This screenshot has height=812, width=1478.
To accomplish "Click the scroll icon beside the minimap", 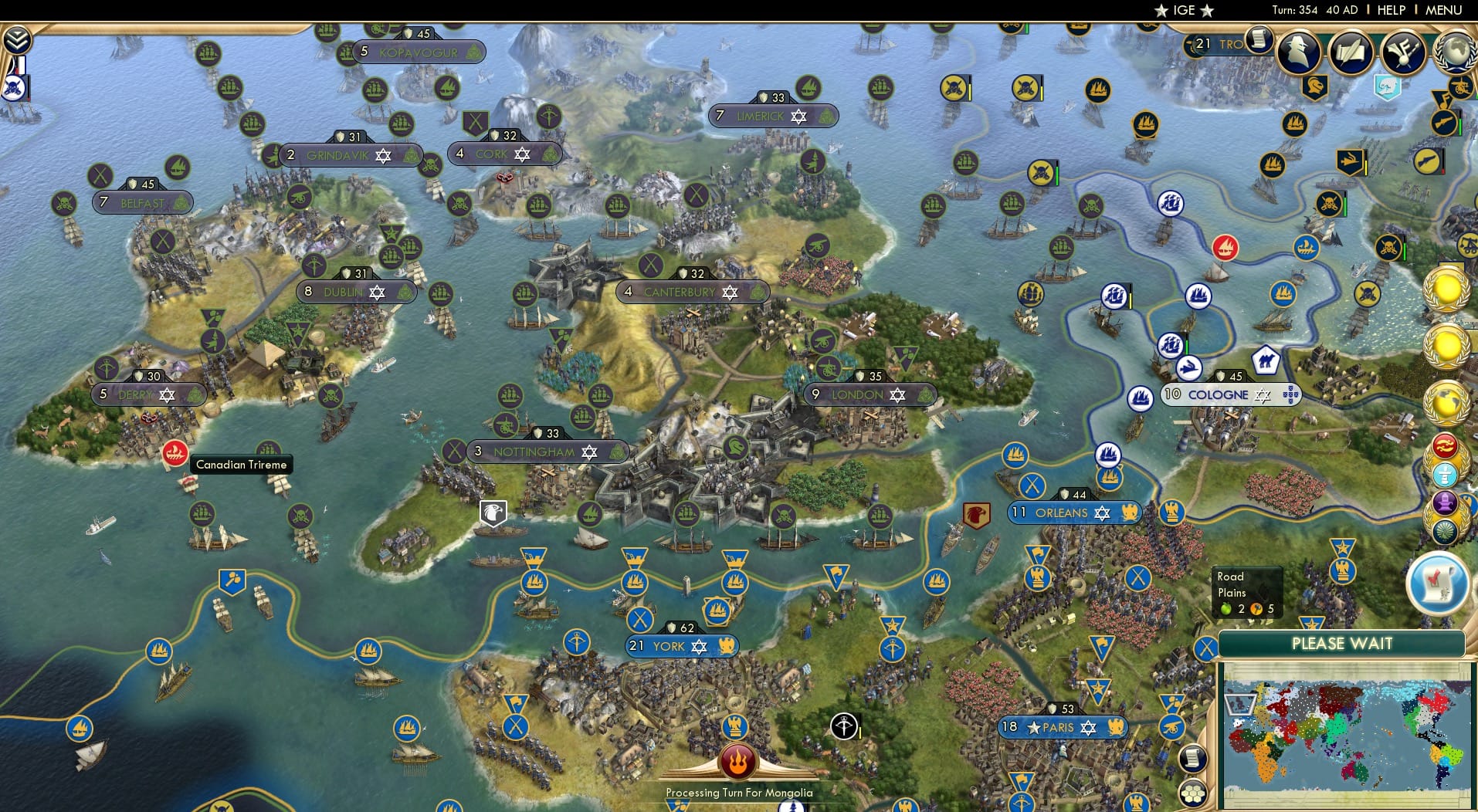I will [1193, 759].
